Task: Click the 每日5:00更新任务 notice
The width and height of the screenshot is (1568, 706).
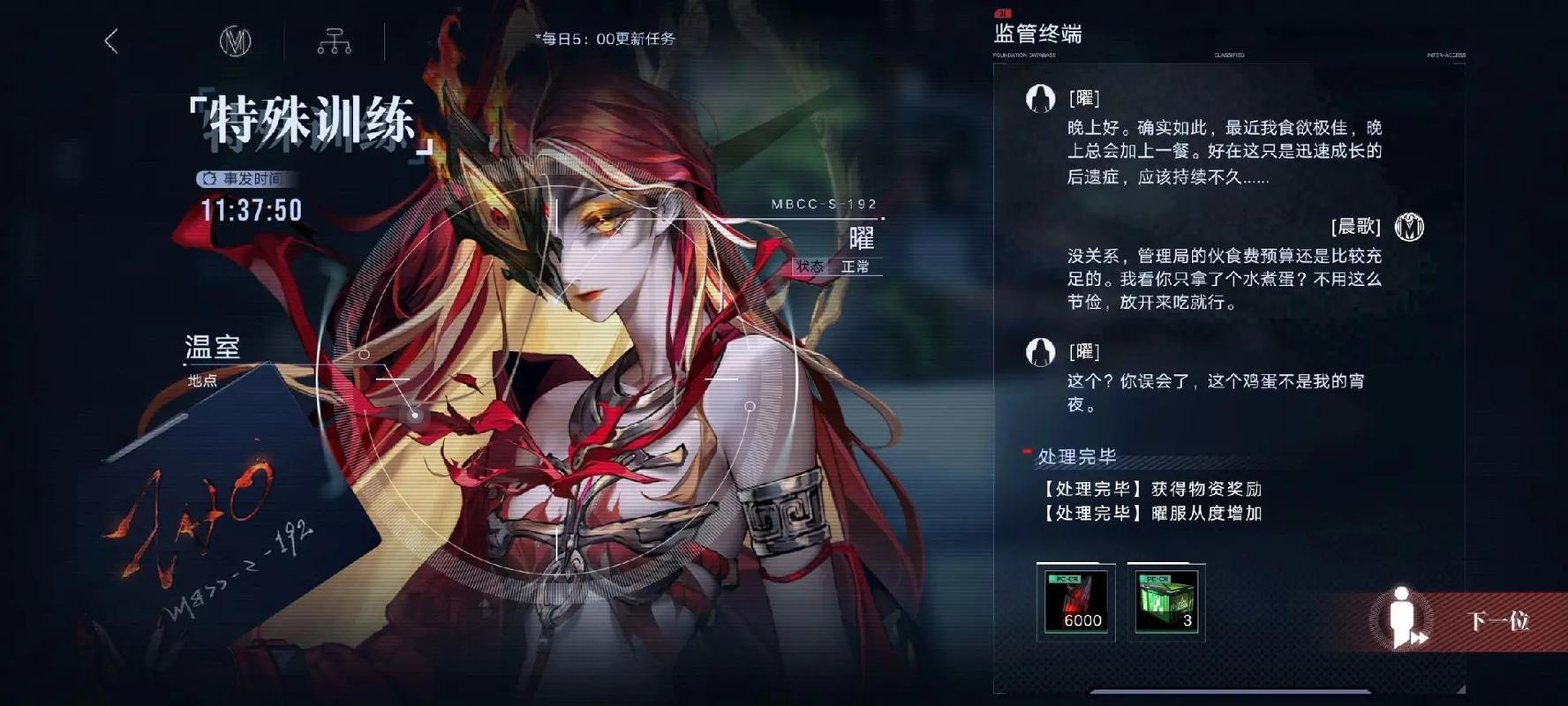Action: click(602, 39)
